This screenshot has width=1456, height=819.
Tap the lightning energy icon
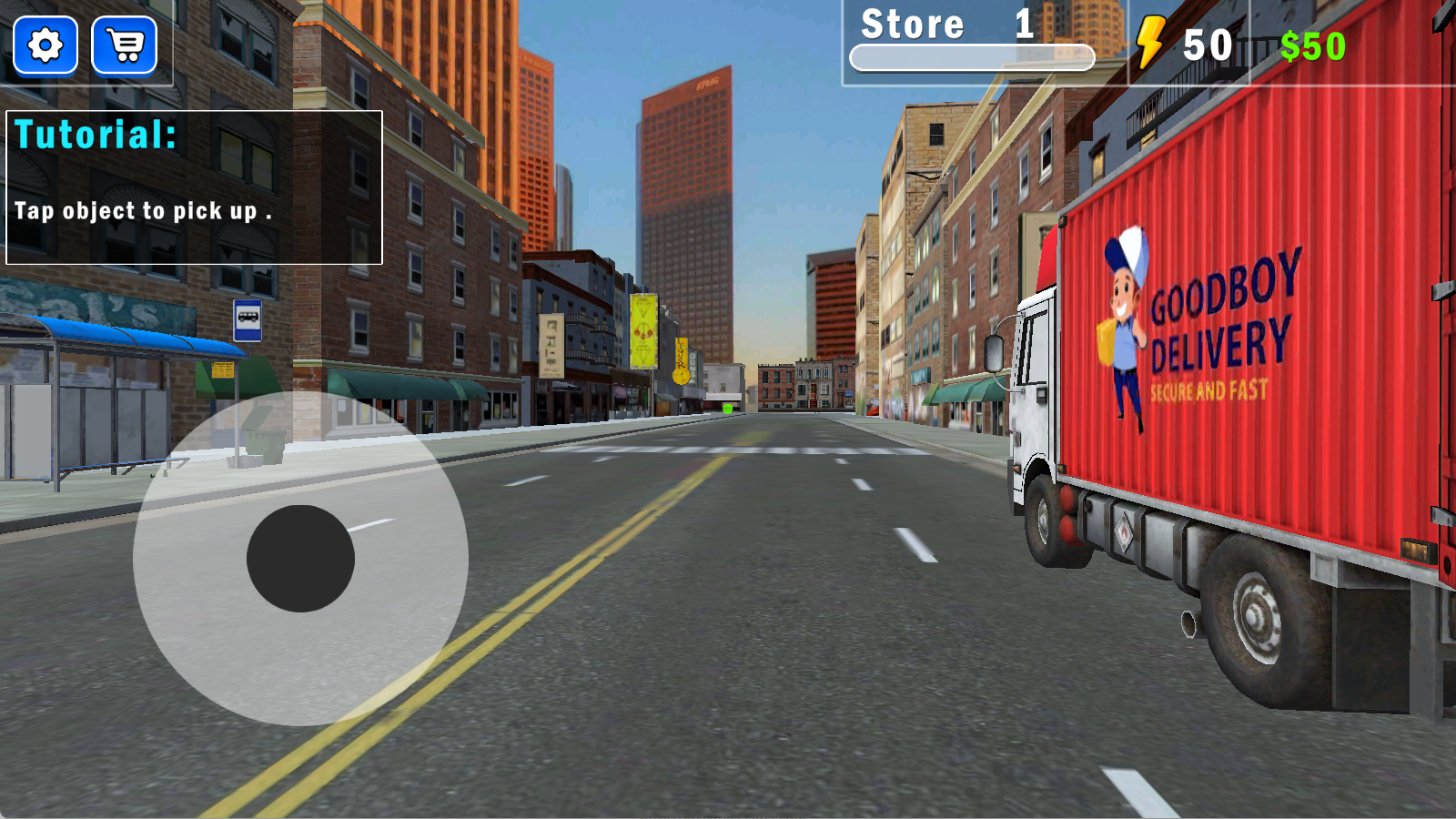[x=1150, y=41]
